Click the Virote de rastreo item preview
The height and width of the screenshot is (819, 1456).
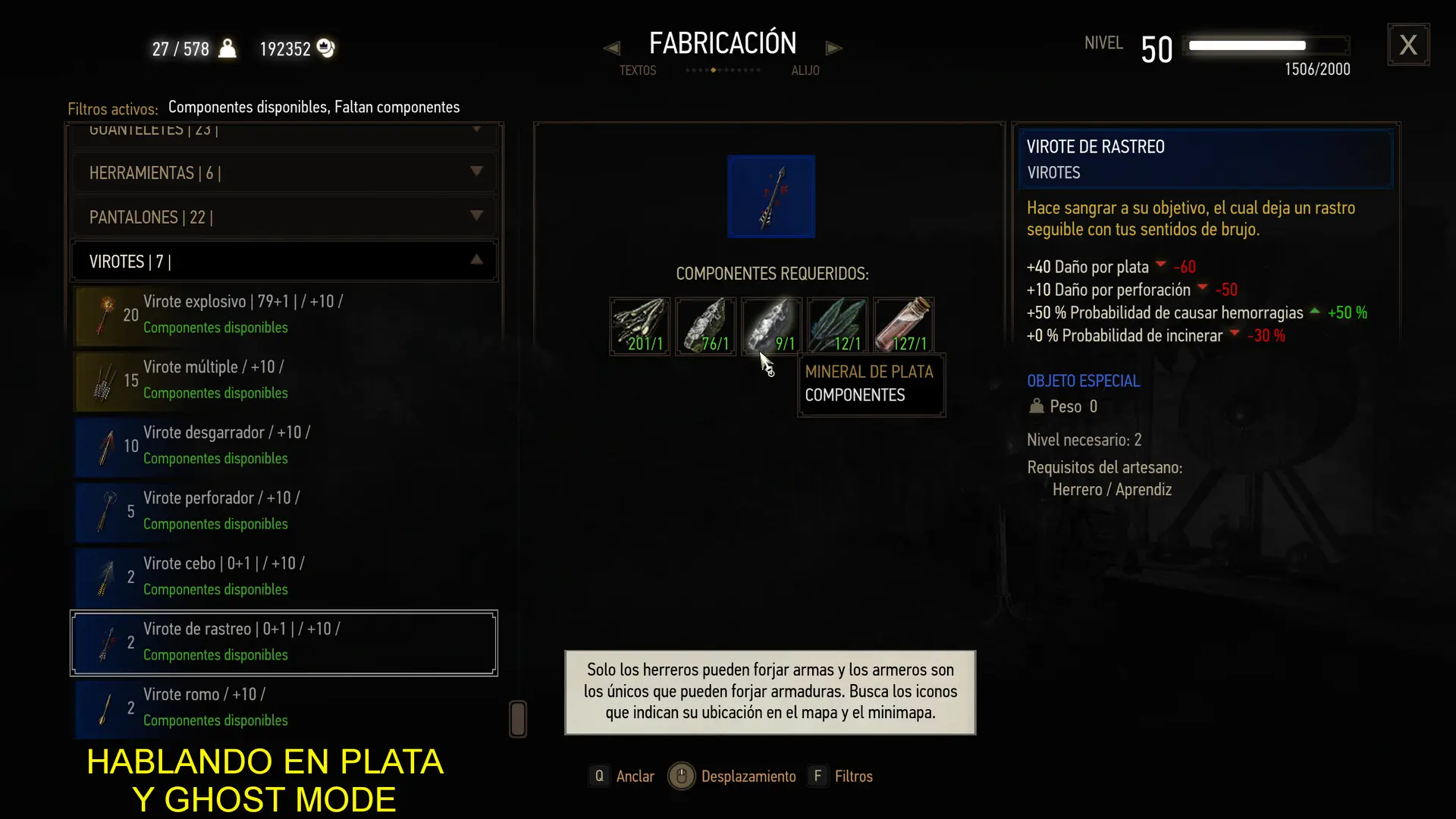[771, 196]
